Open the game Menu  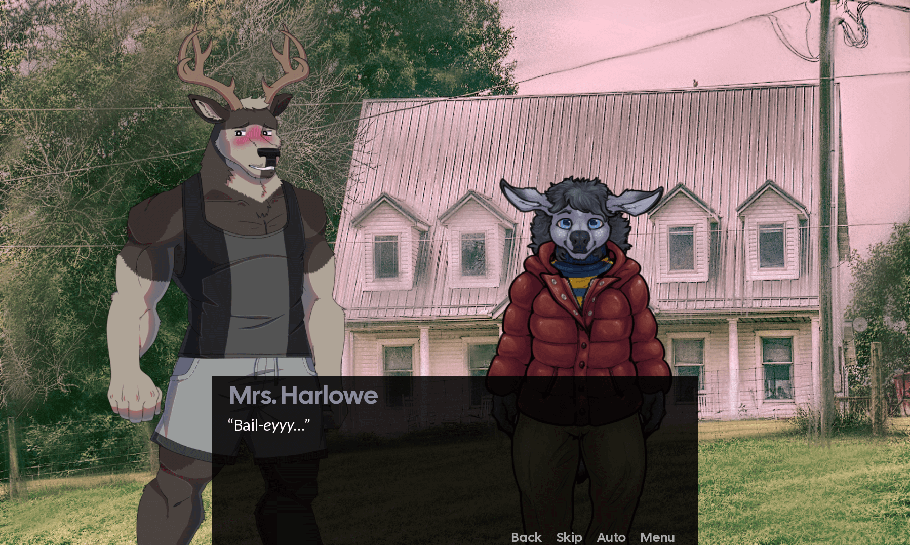coord(657,537)
